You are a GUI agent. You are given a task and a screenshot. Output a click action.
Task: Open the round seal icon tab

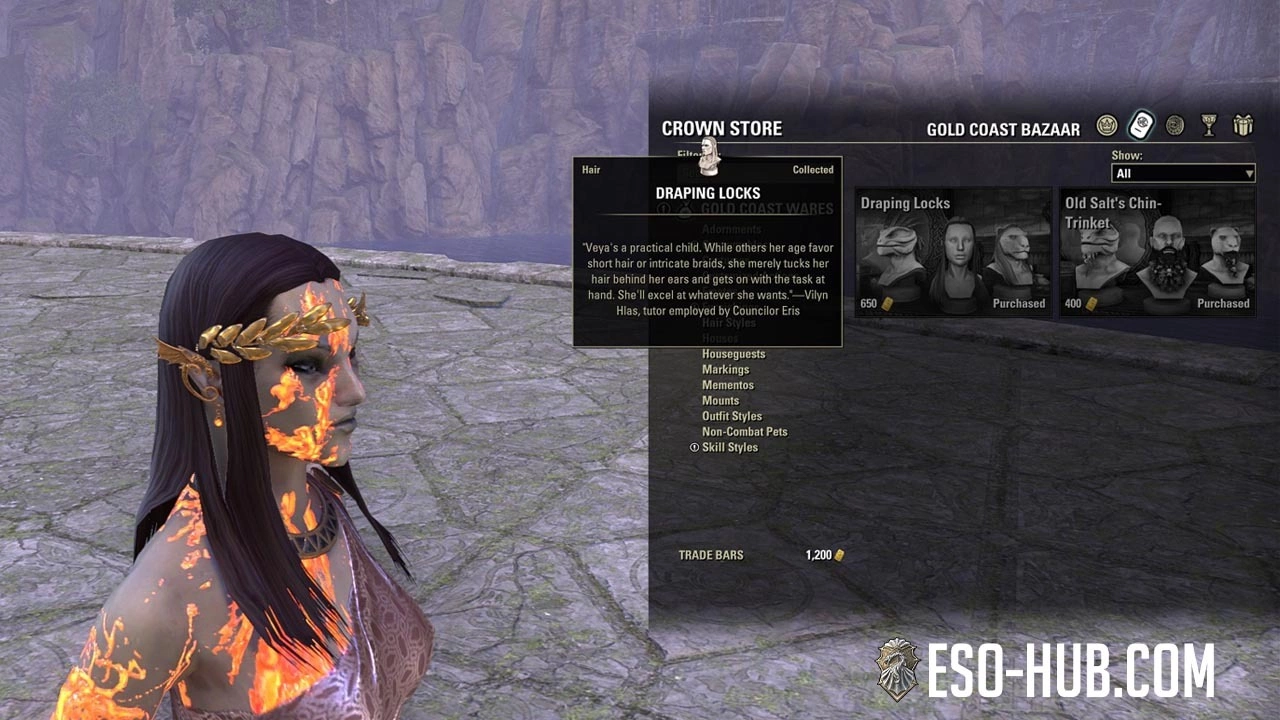(1175, 125)
